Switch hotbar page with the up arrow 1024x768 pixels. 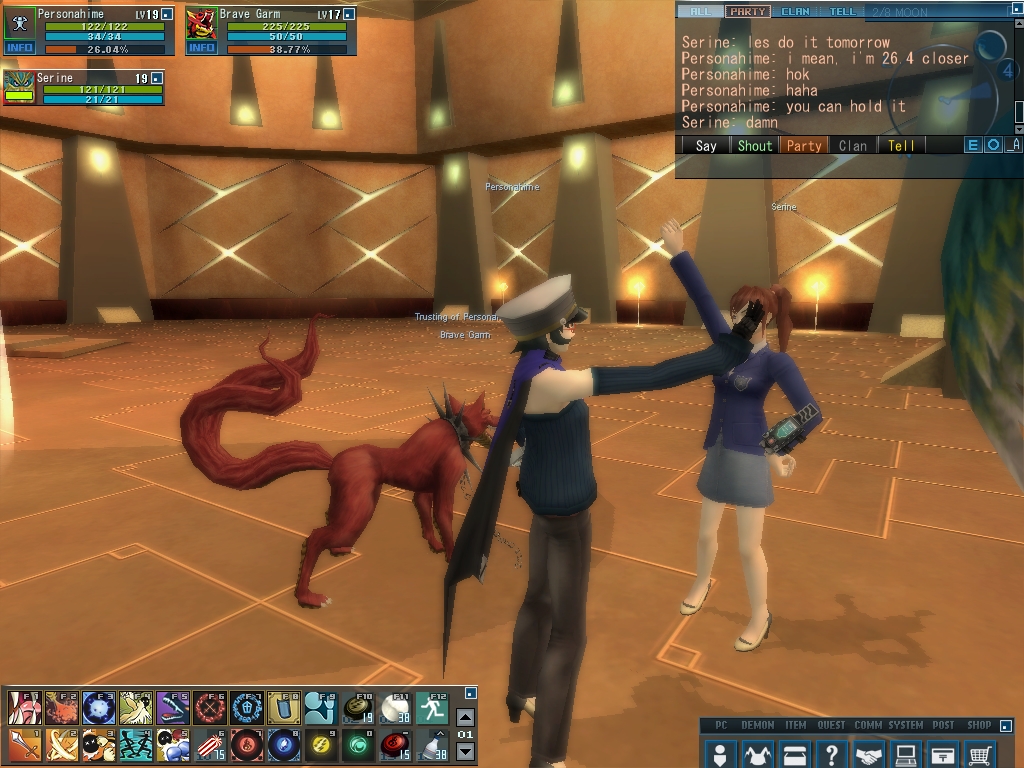click(465, 717)
